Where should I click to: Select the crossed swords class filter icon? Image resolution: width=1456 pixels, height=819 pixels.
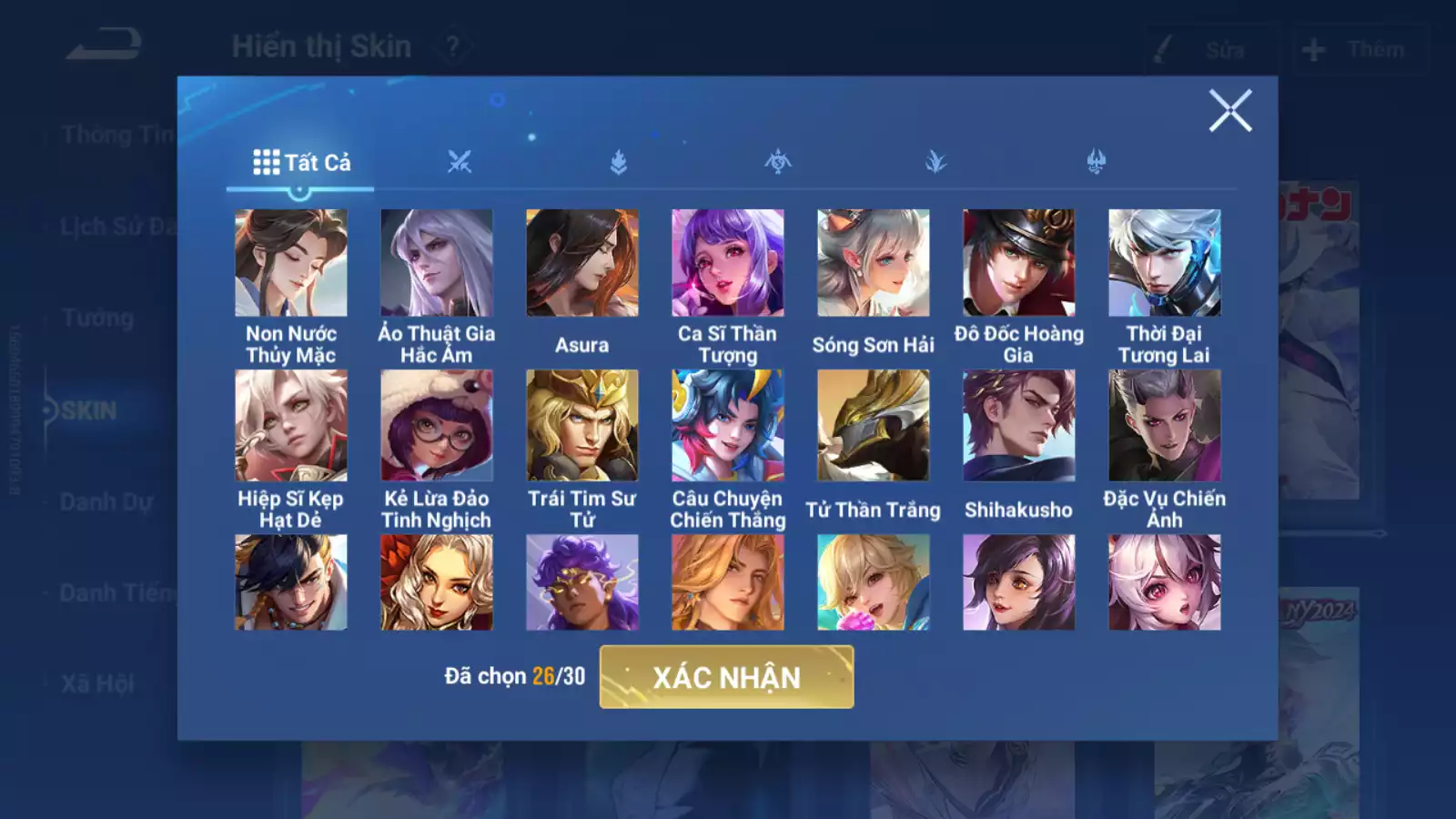click(x=462, y=162)
